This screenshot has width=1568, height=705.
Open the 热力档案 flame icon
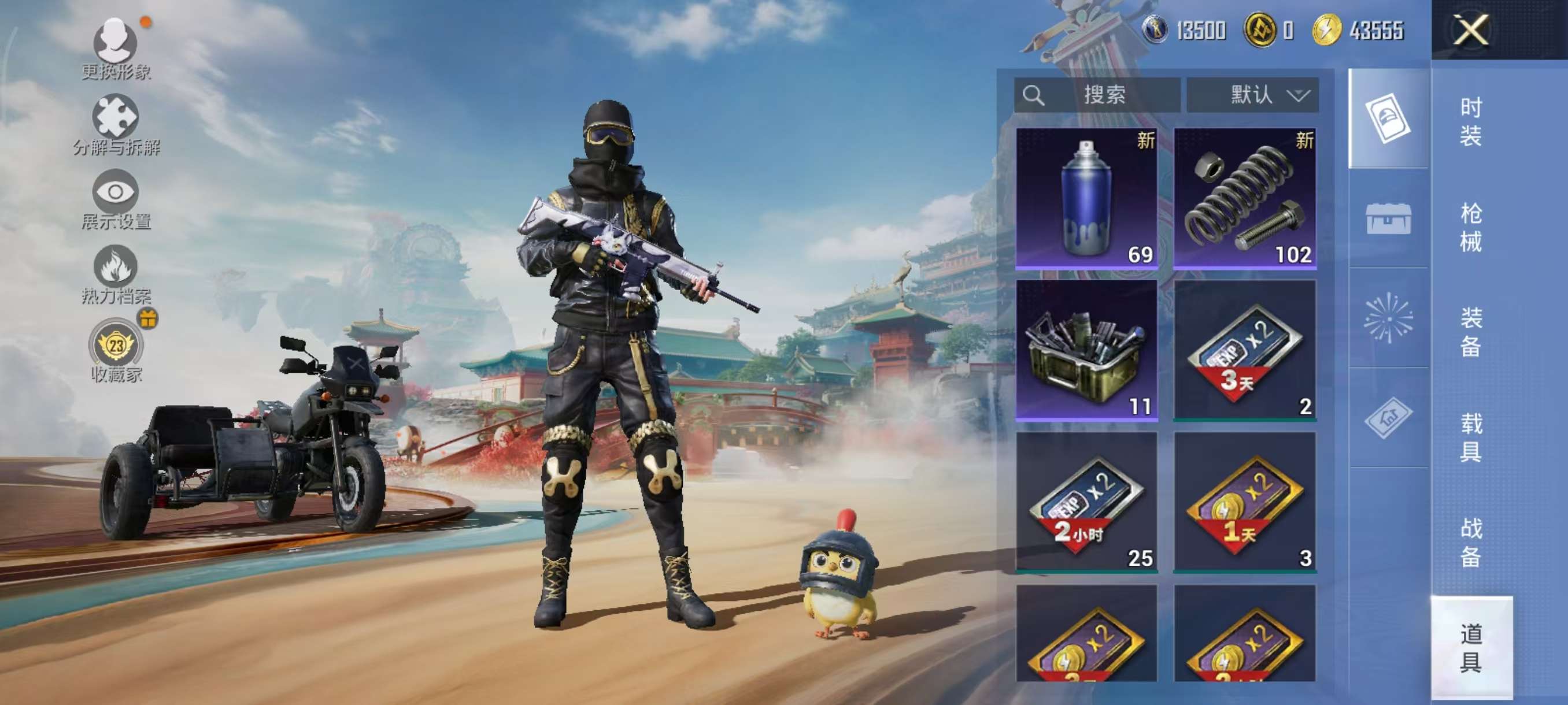[x=116, y=274]
